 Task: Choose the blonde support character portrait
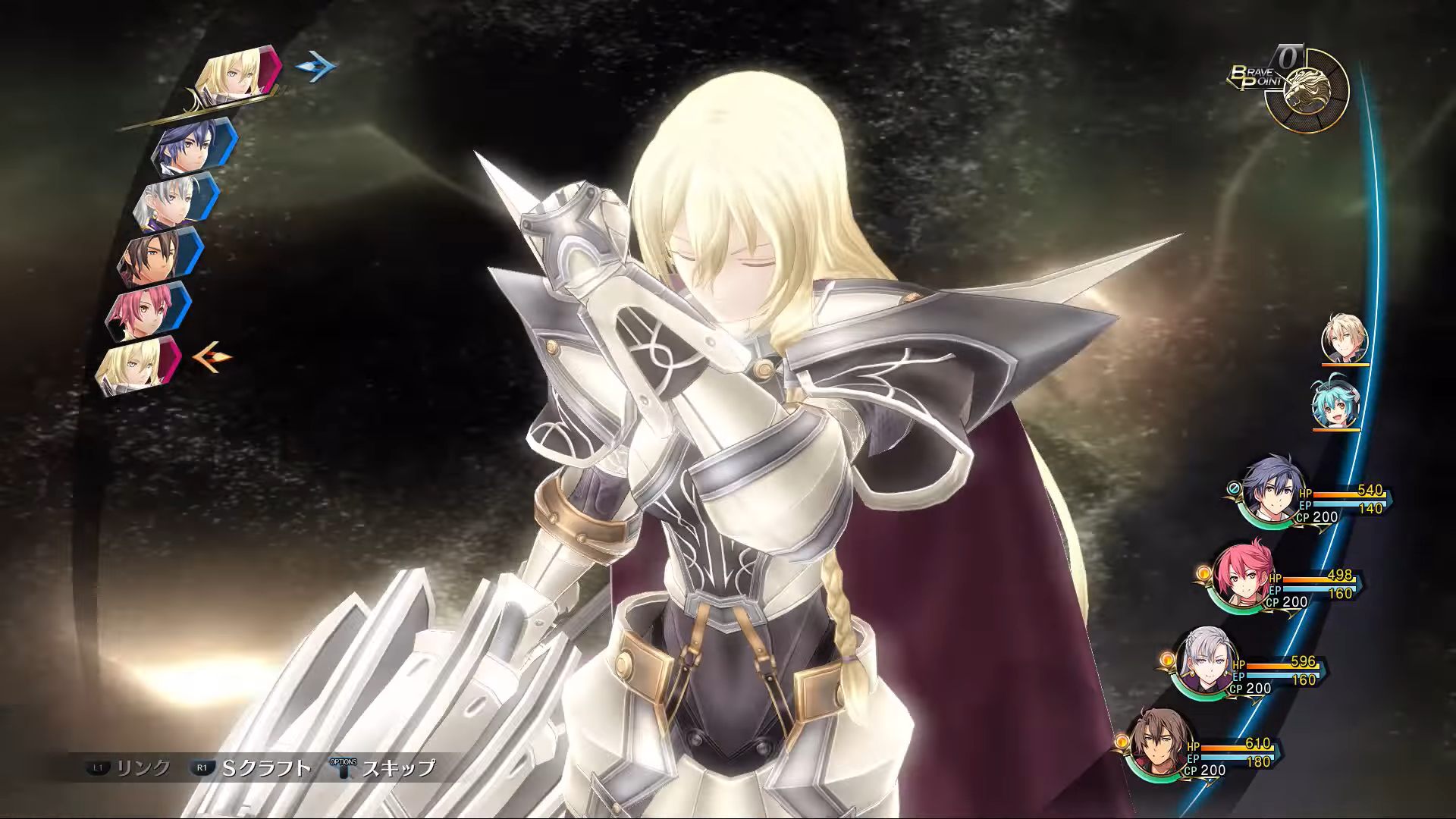pos(1345,339)
